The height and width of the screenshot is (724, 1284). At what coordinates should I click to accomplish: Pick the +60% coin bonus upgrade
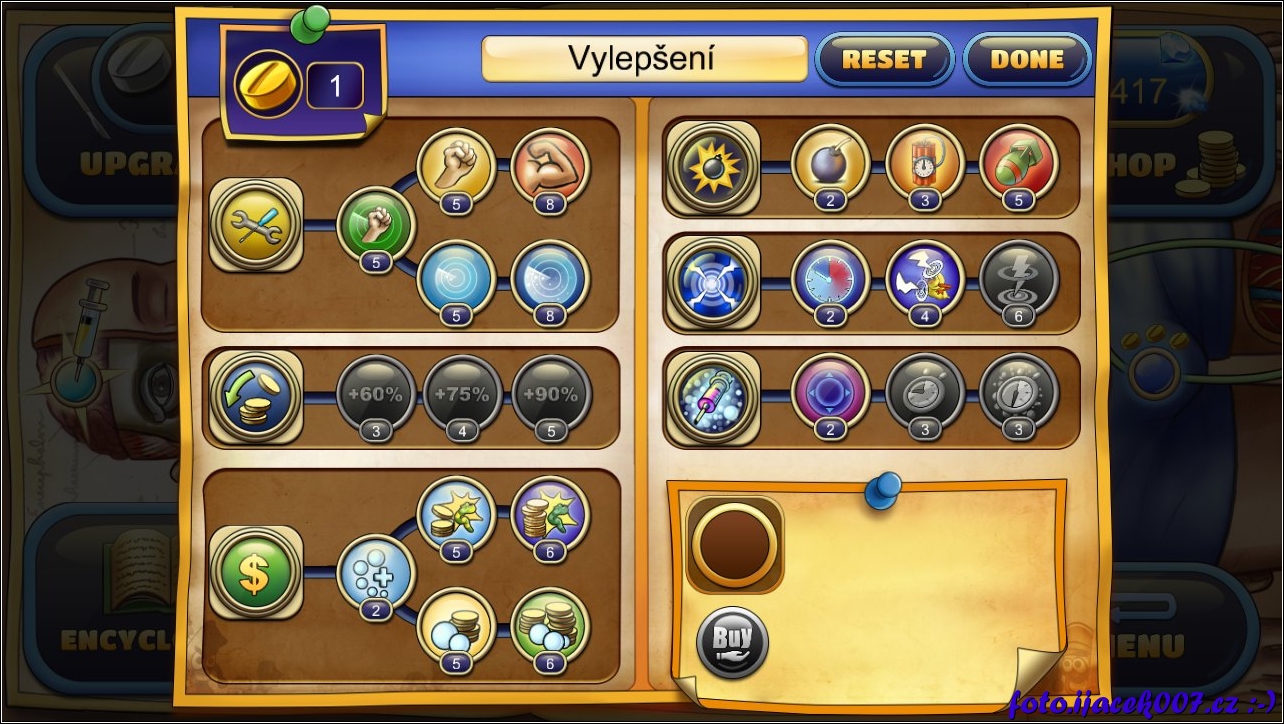tap(376, 395)
